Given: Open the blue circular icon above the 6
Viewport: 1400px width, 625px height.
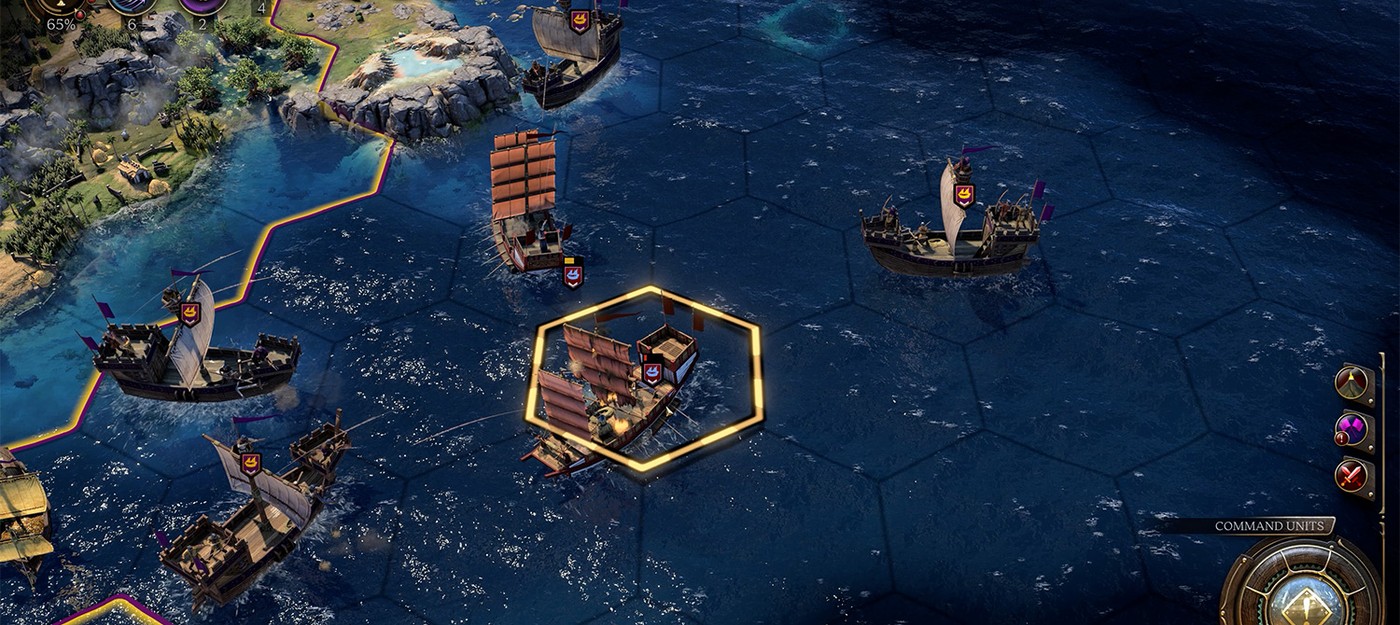Looking at the screenshot, I should tap(133, 5).
